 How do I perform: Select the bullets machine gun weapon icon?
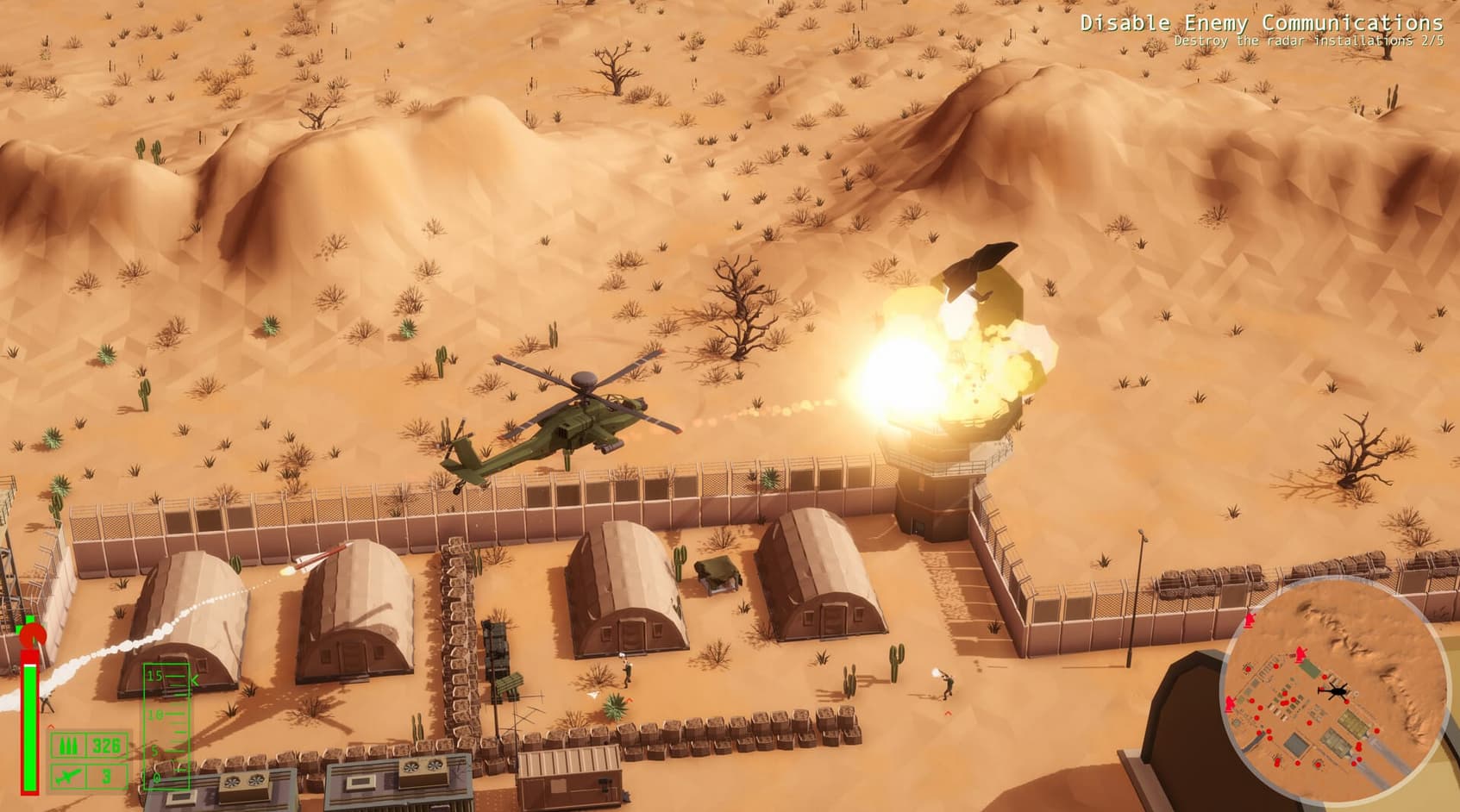(x=68, y=746)
